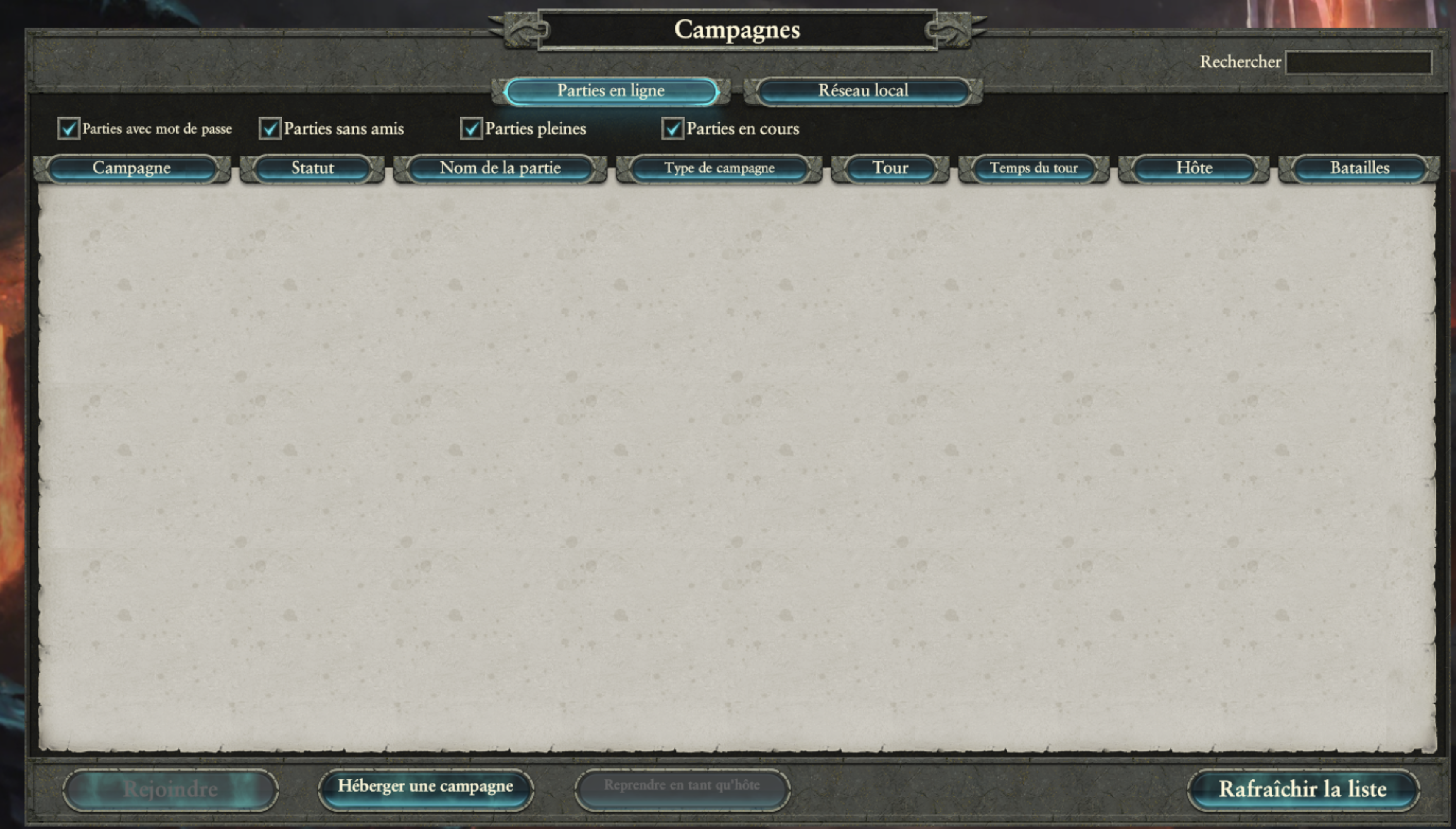
Task: Open the Réseau local tab
Action: [x=863, y=91]
